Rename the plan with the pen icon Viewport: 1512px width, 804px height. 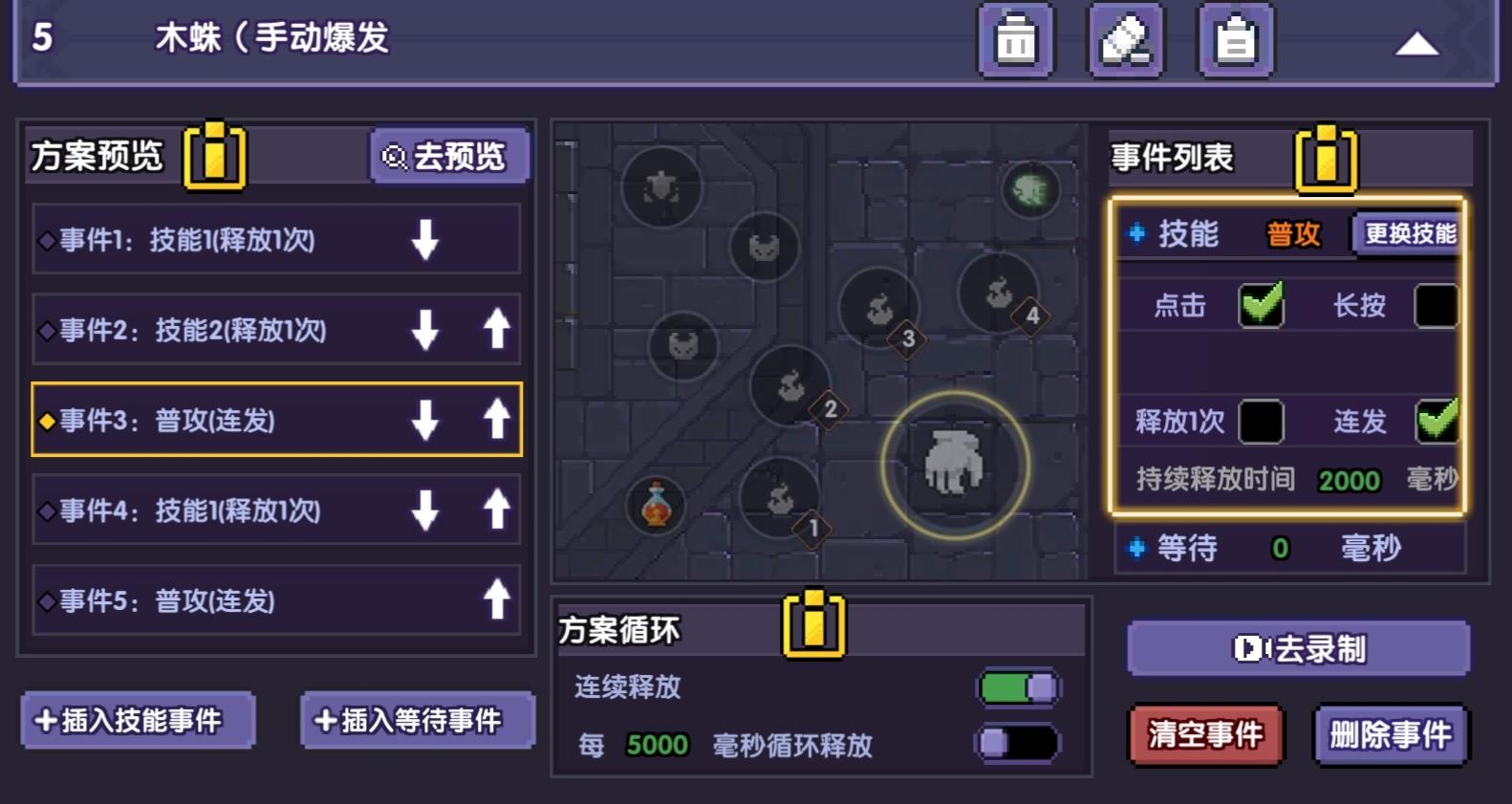click(x=1126, y=40)
